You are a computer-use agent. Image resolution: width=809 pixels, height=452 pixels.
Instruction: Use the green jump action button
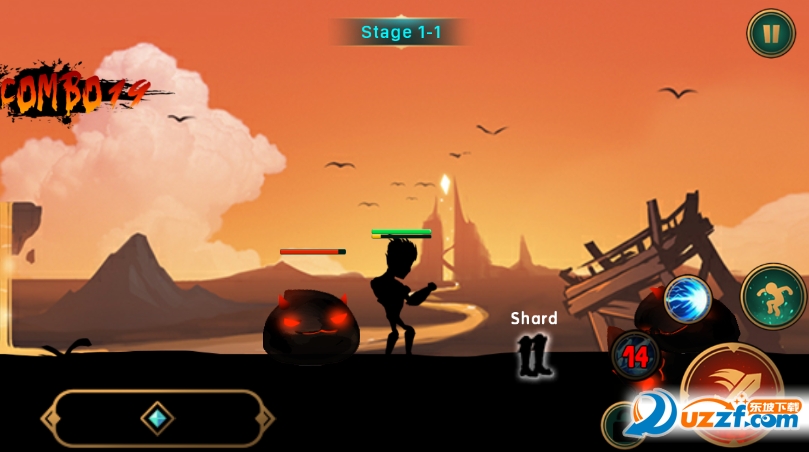pos(773,296)
